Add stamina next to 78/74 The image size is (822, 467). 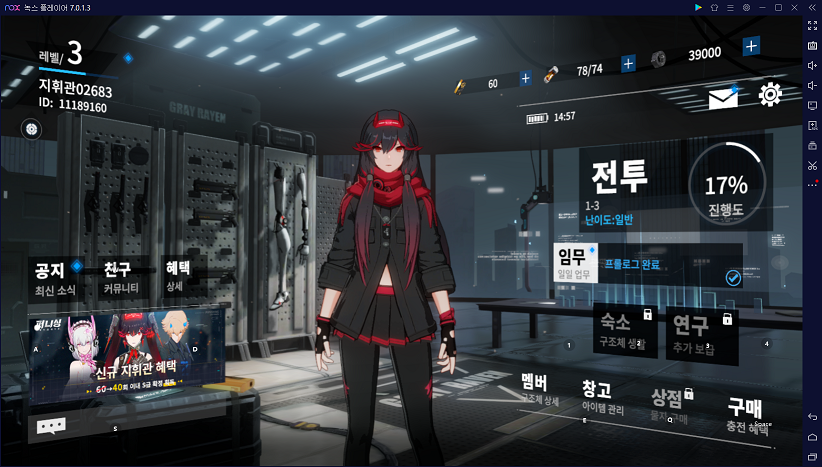pos(628,64)
